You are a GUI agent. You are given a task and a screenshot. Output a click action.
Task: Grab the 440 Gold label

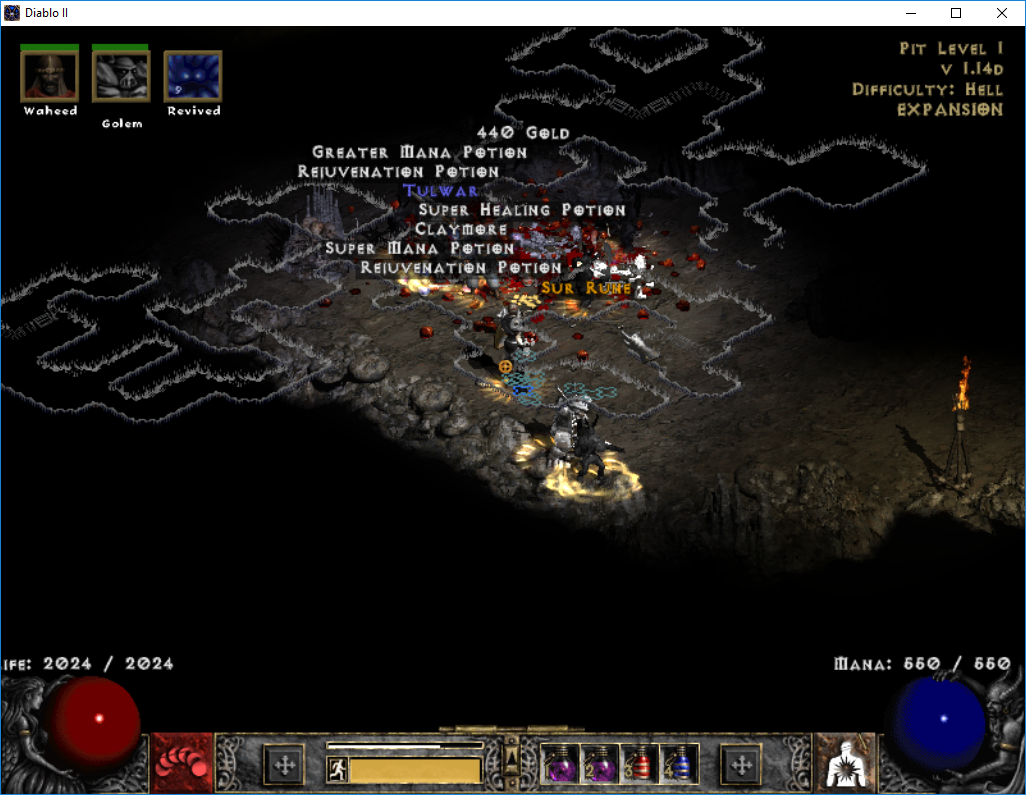523,133
